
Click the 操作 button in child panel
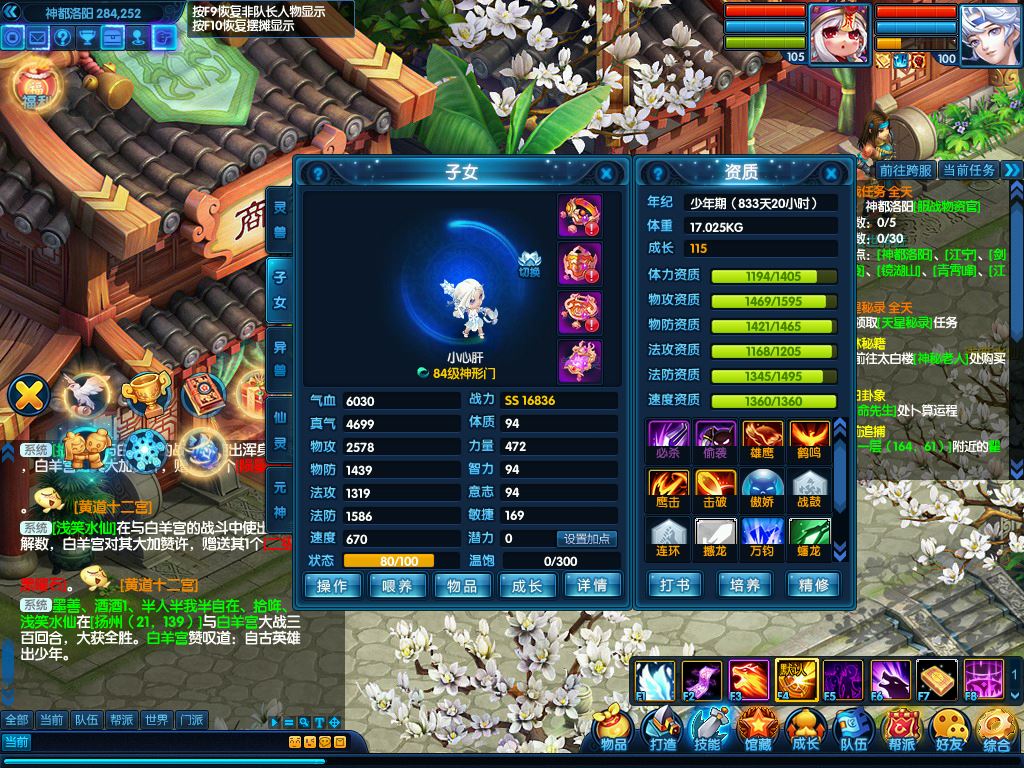click(x=331, y=586)
